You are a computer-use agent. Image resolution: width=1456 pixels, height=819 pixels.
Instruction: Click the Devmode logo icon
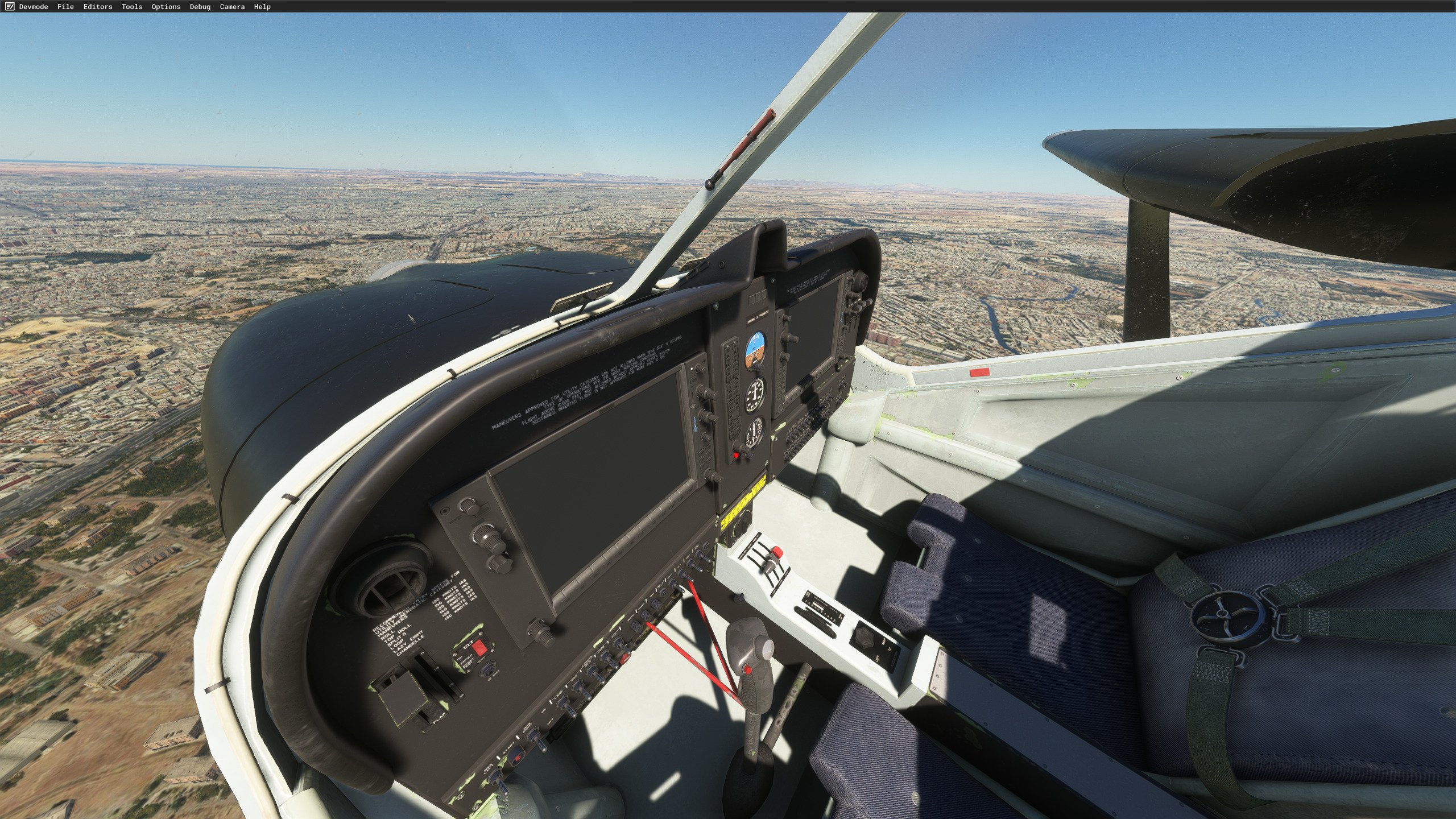(9, 7)
